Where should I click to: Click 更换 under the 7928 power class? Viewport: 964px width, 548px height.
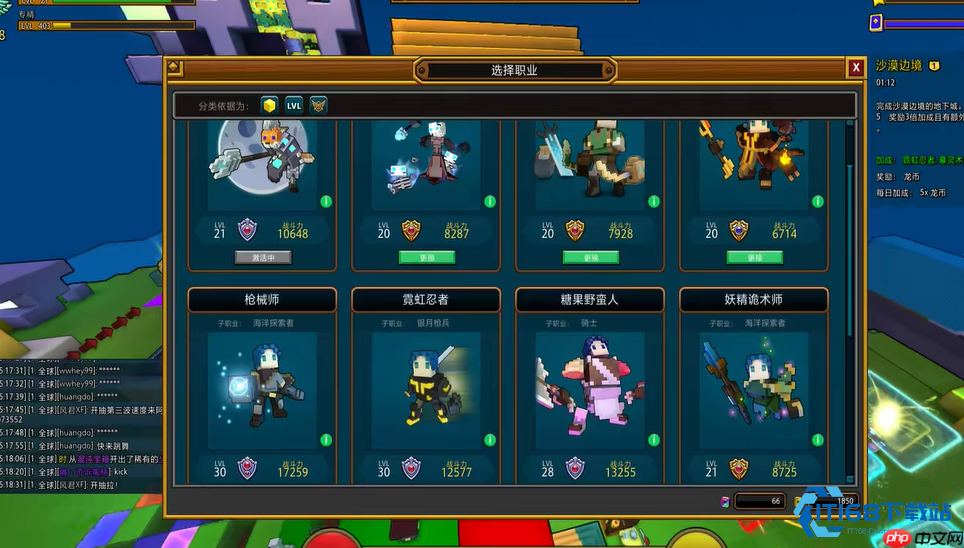[591, 257]
